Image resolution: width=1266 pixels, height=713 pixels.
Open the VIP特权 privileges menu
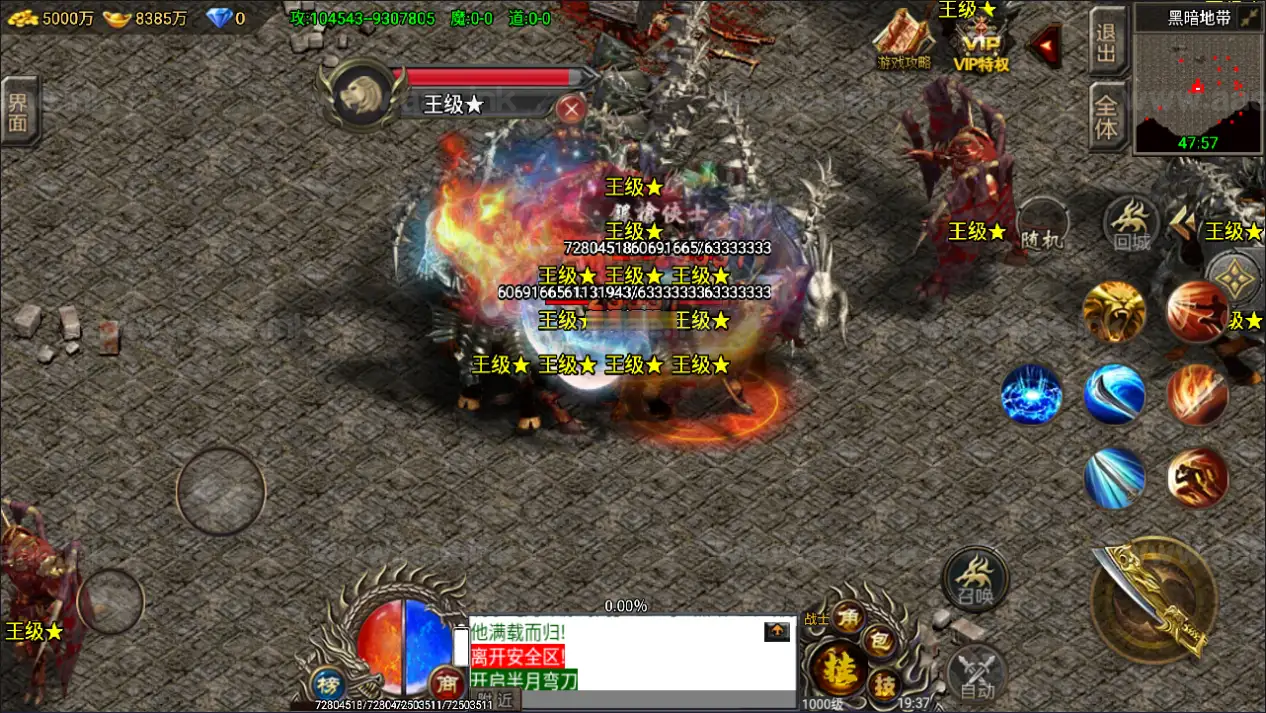[981, 48]
